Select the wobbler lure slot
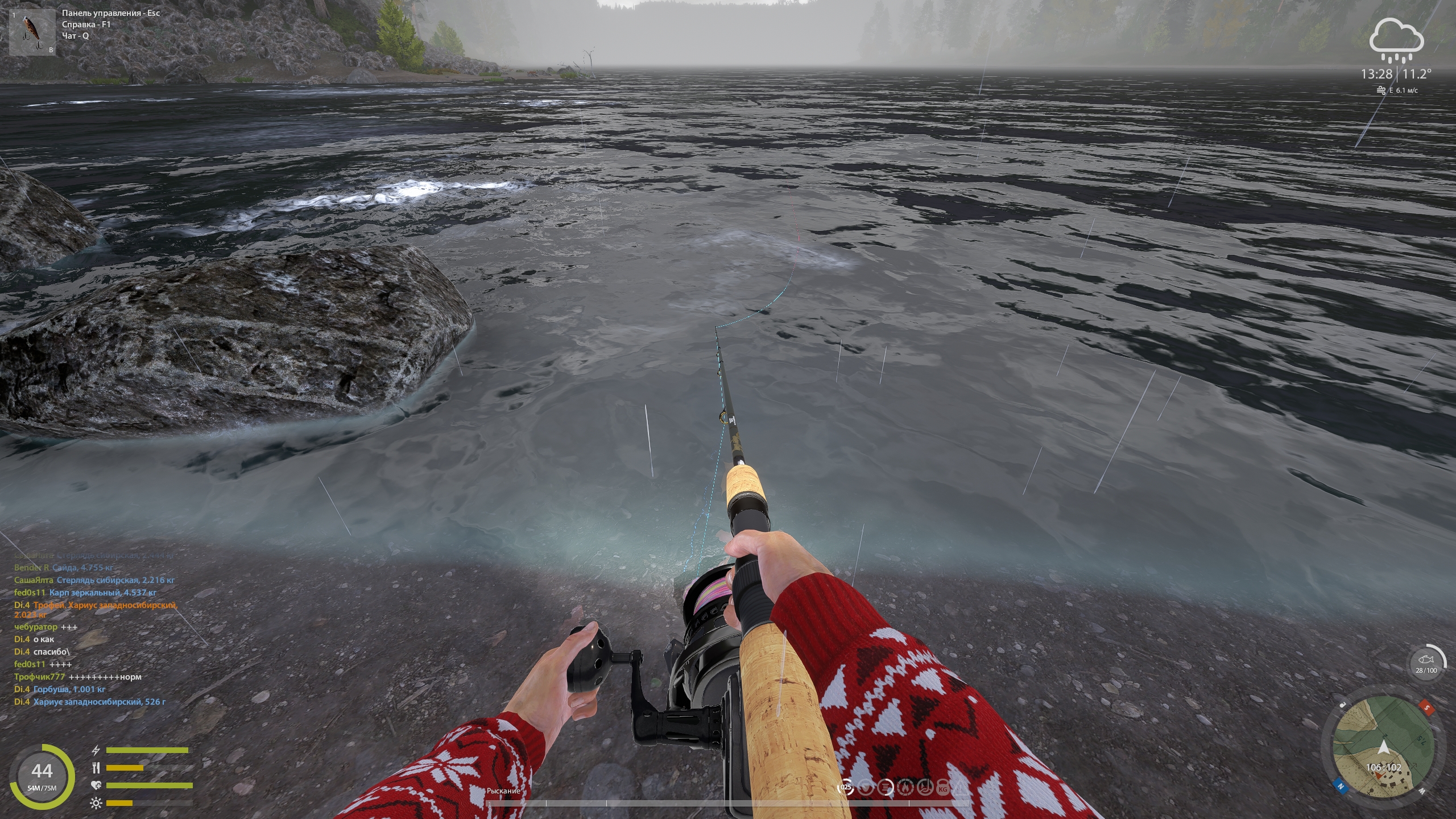The image size is (1456, 819). [x=32, y=32]
